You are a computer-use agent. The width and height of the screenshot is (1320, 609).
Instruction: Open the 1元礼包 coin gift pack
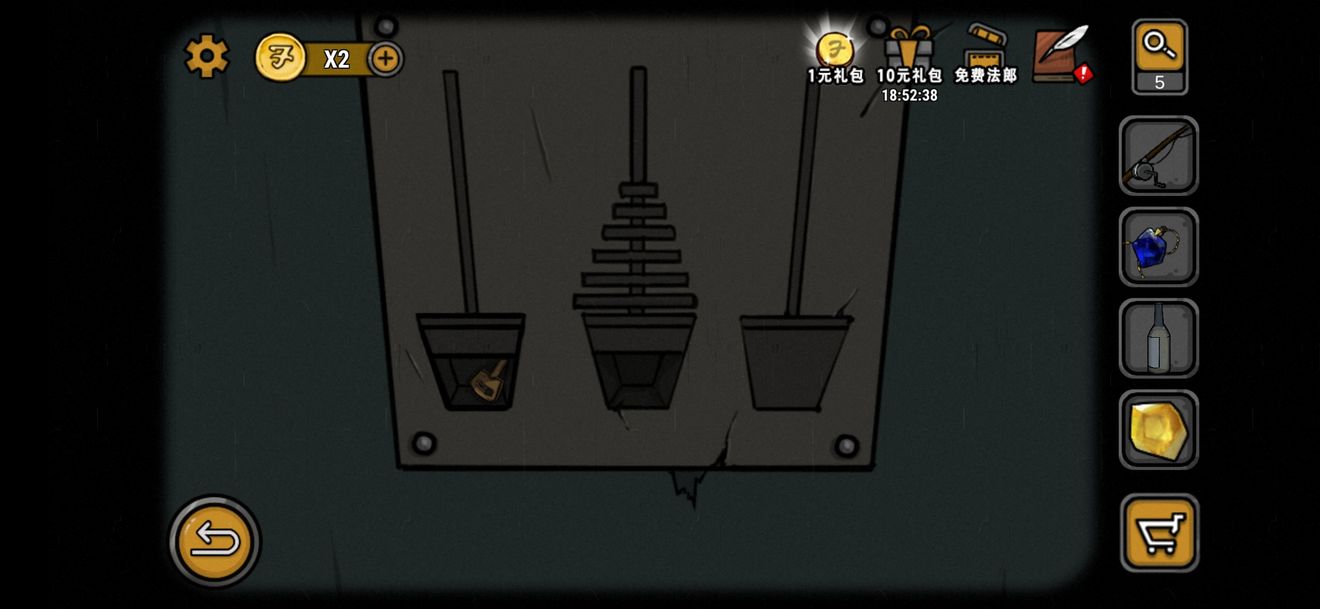click(x=835, y=52)
